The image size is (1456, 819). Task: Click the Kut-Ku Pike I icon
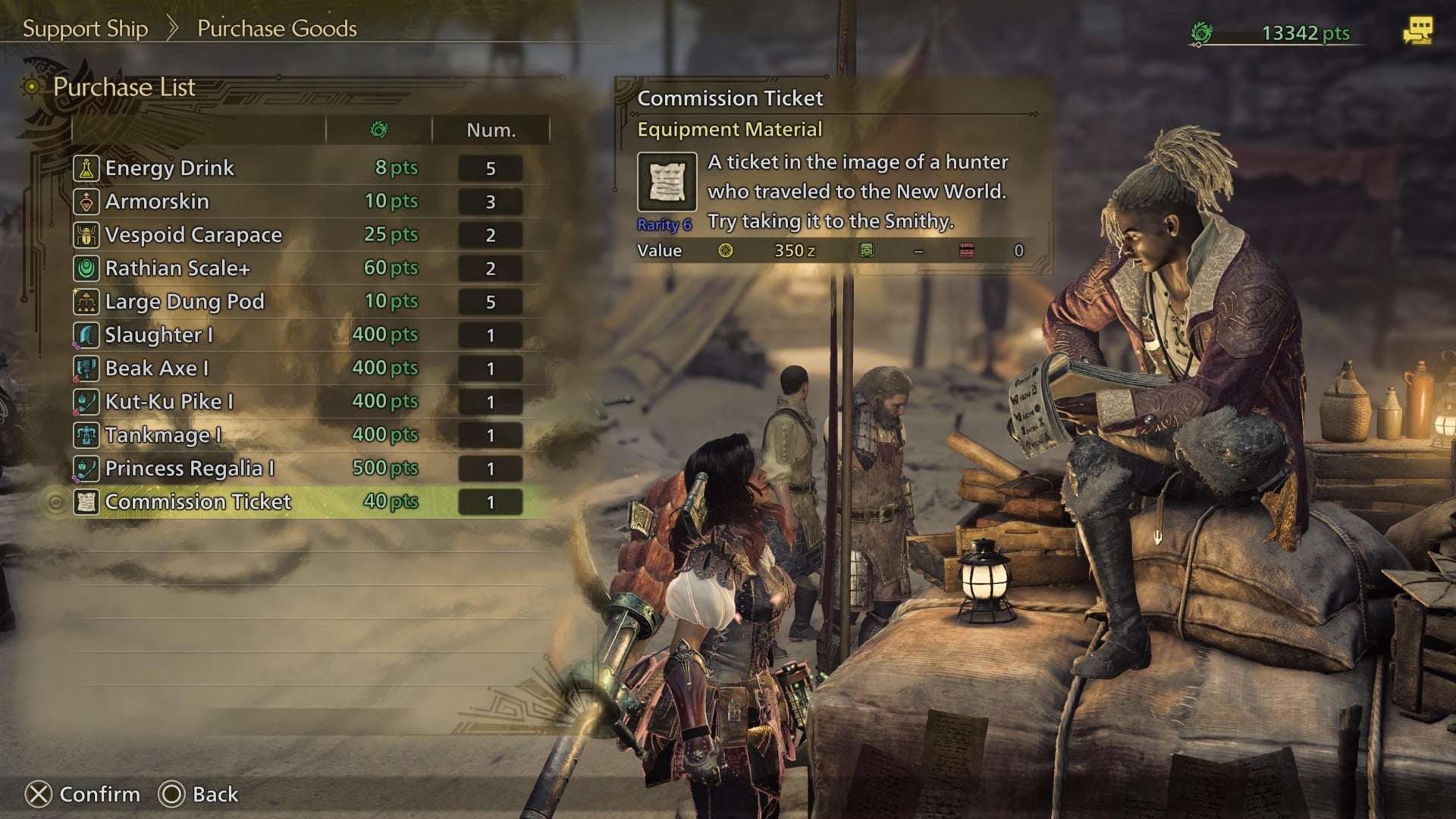coord(86,401)
